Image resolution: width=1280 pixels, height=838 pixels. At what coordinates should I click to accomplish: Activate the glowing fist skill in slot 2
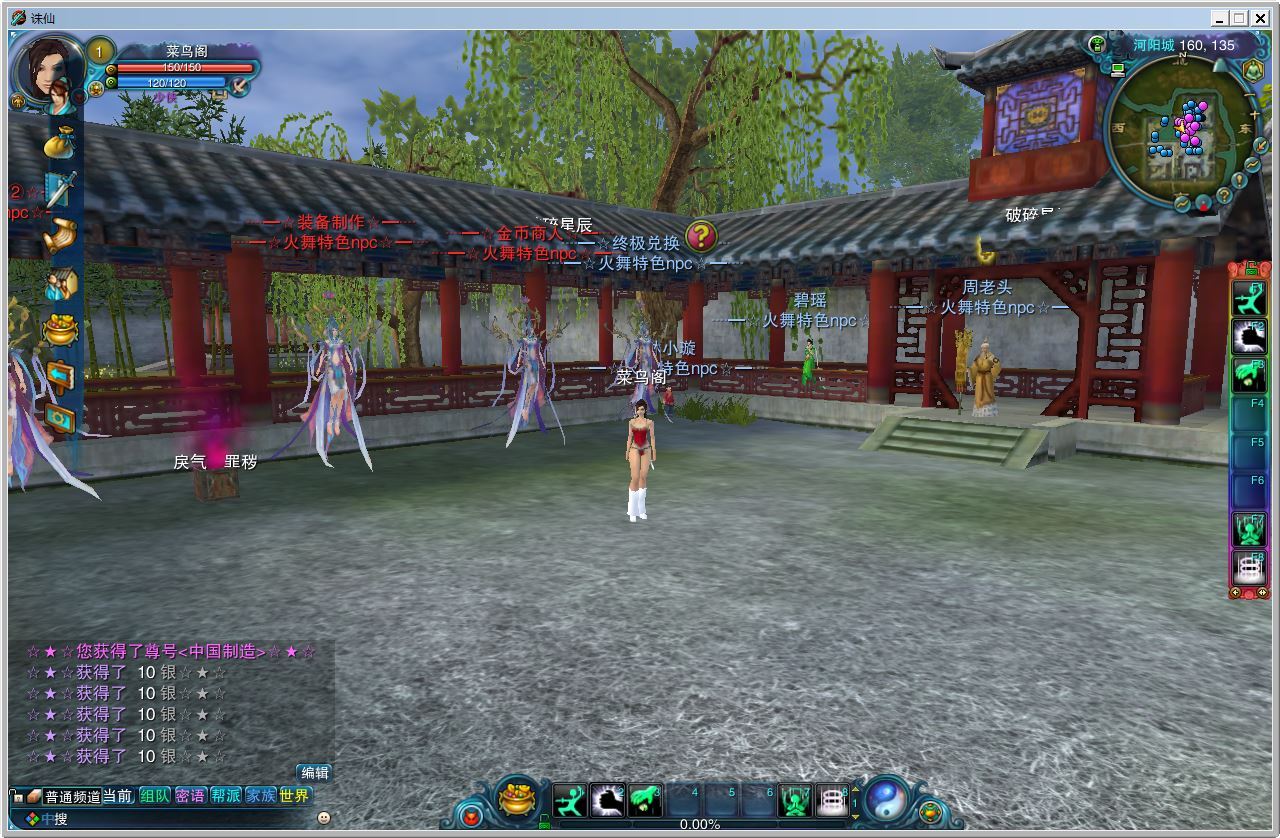click(x=608, y=800)
